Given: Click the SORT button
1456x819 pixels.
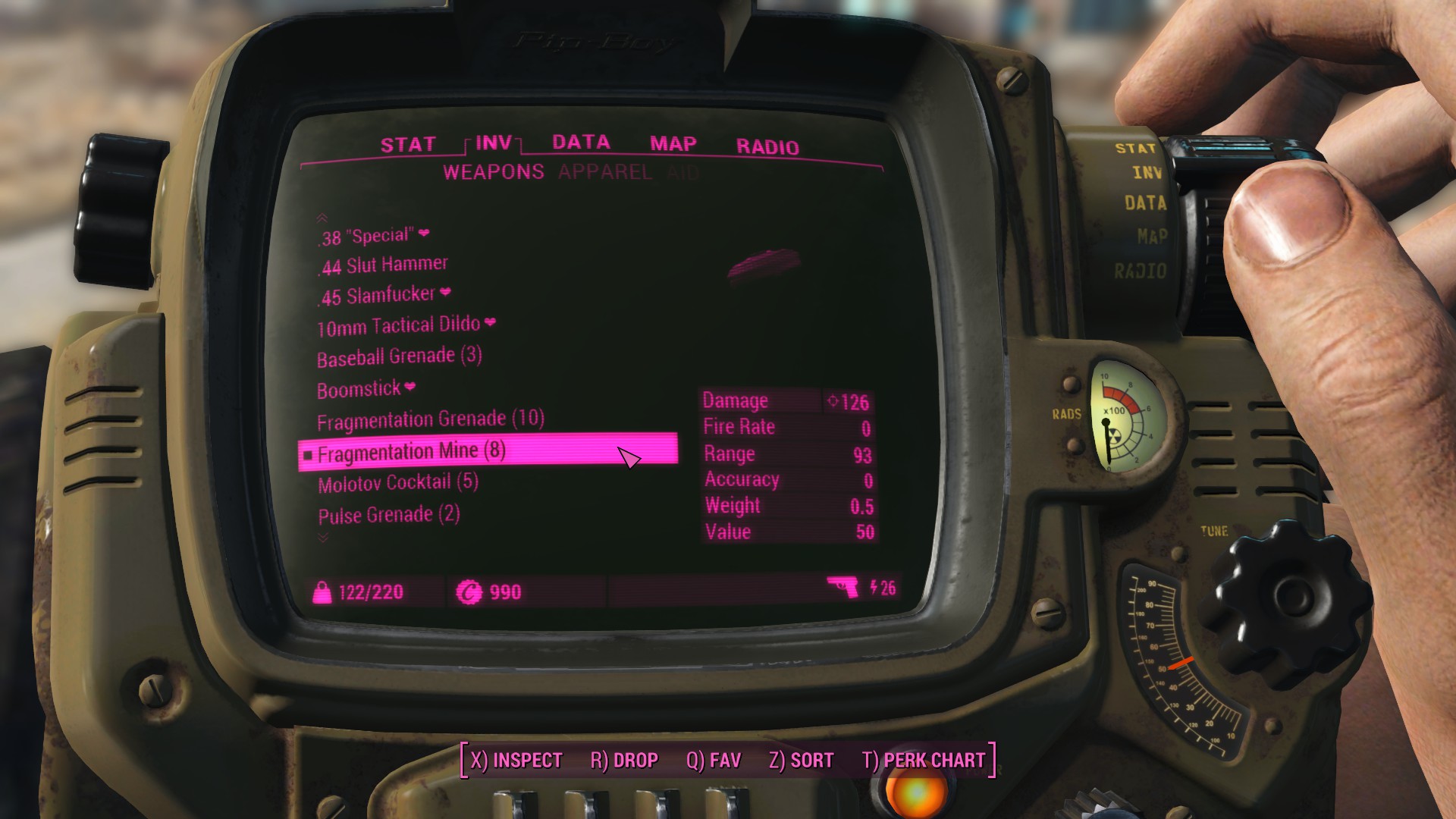Looking at the screenshot, I should (x=801, y=760).
